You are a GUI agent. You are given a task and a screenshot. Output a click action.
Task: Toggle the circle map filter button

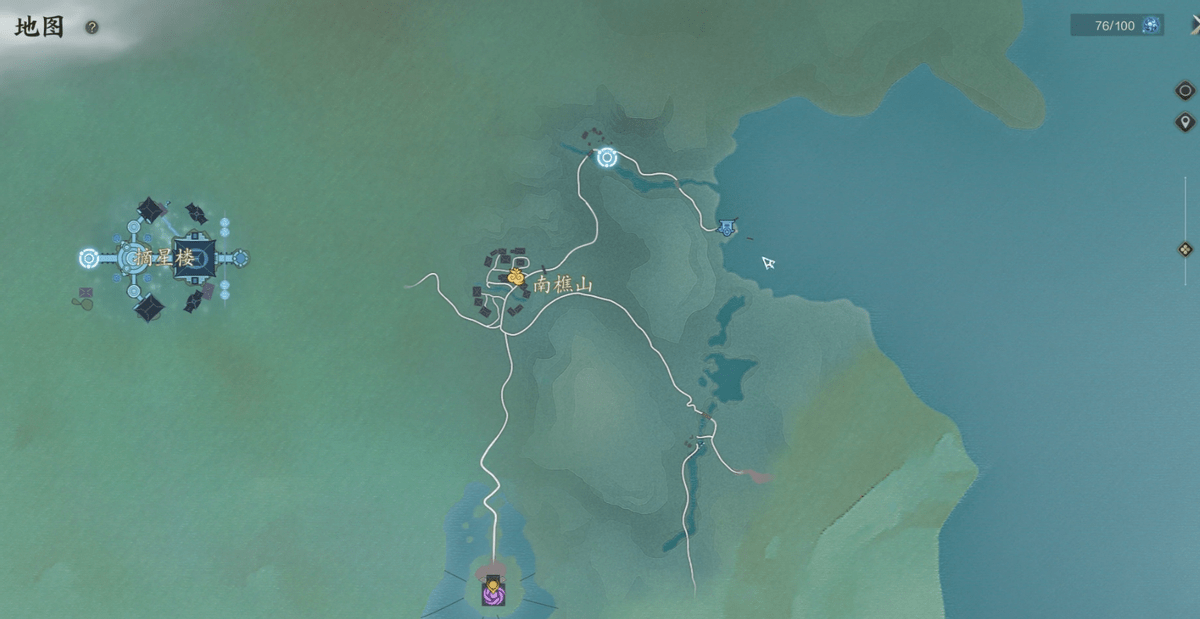coord(1185,91)
